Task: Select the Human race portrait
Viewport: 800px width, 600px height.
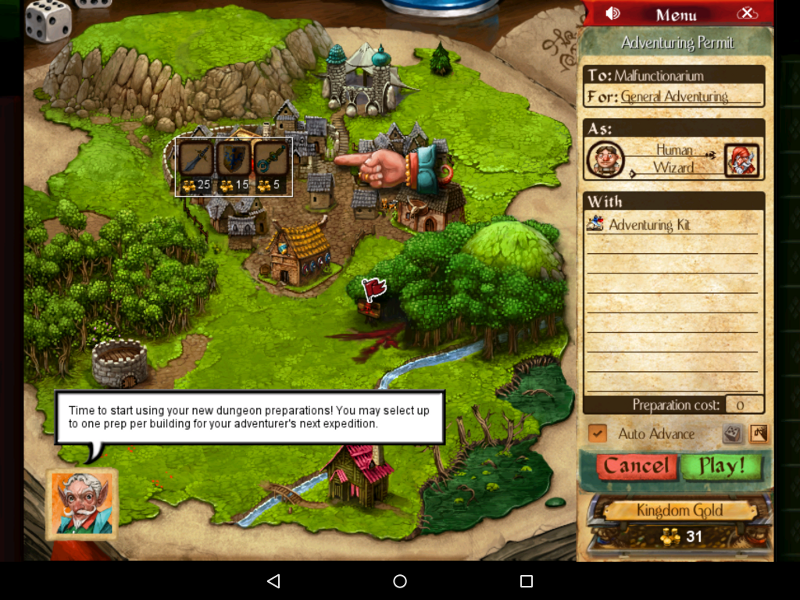Action: tap(606, 159)
